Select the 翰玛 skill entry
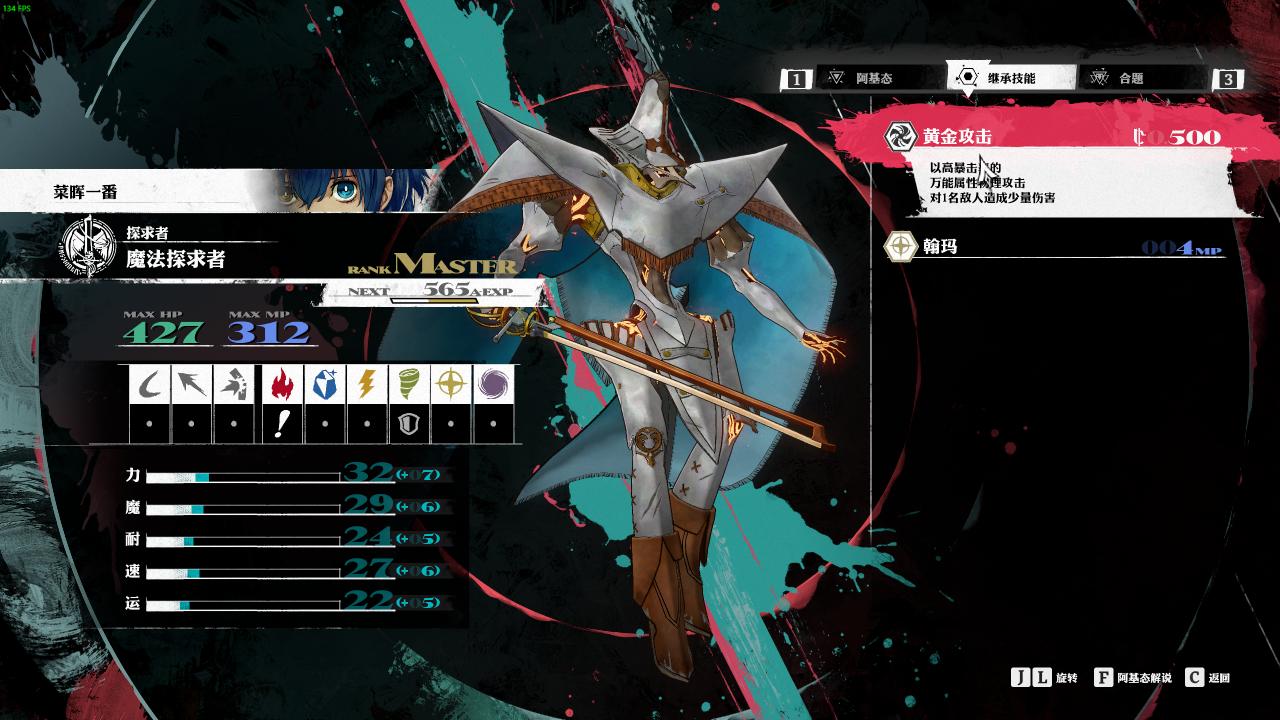 1050,246
